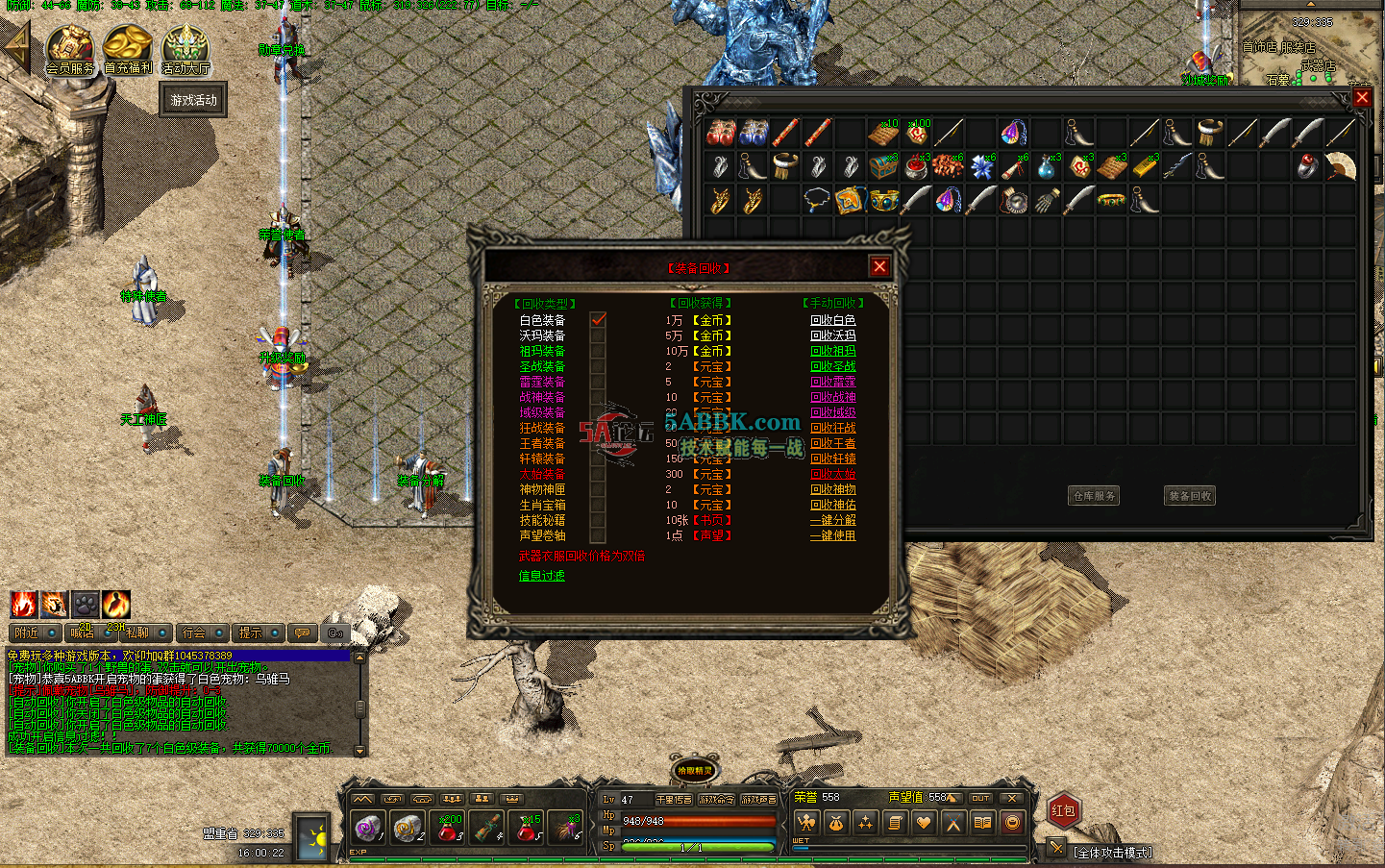Open the heart-shaped friends icon
The width and height of the screenshot is (1385, 868).
pyautogui.click(x=924, y=822)
